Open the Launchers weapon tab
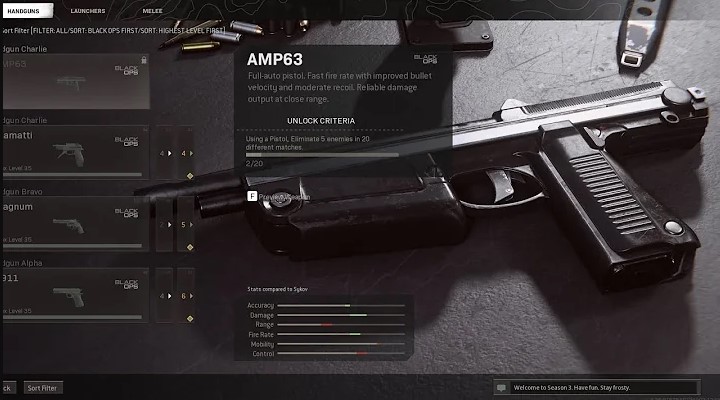Viewport: 720px width, 400px height. pos(88,10)
